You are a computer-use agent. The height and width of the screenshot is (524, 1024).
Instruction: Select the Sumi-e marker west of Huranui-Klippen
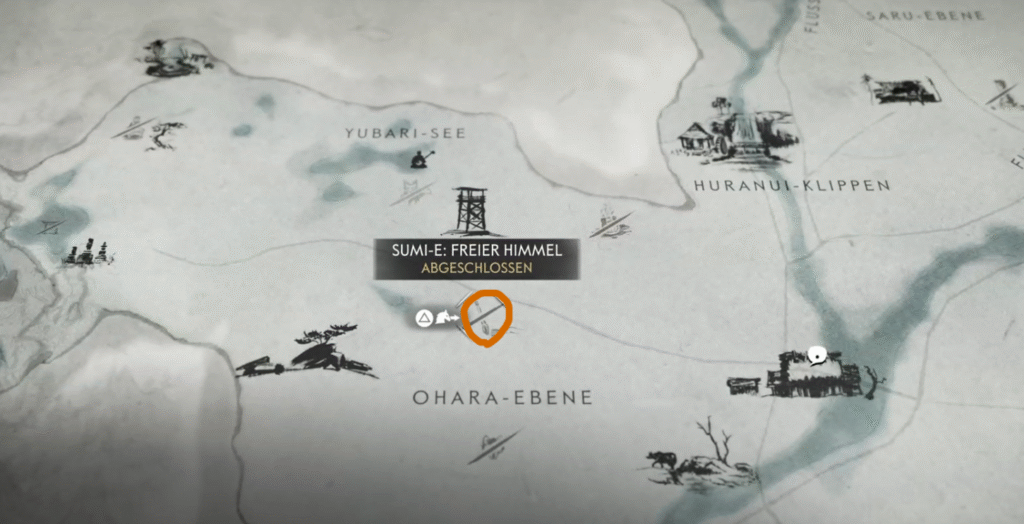coord(610,222)
